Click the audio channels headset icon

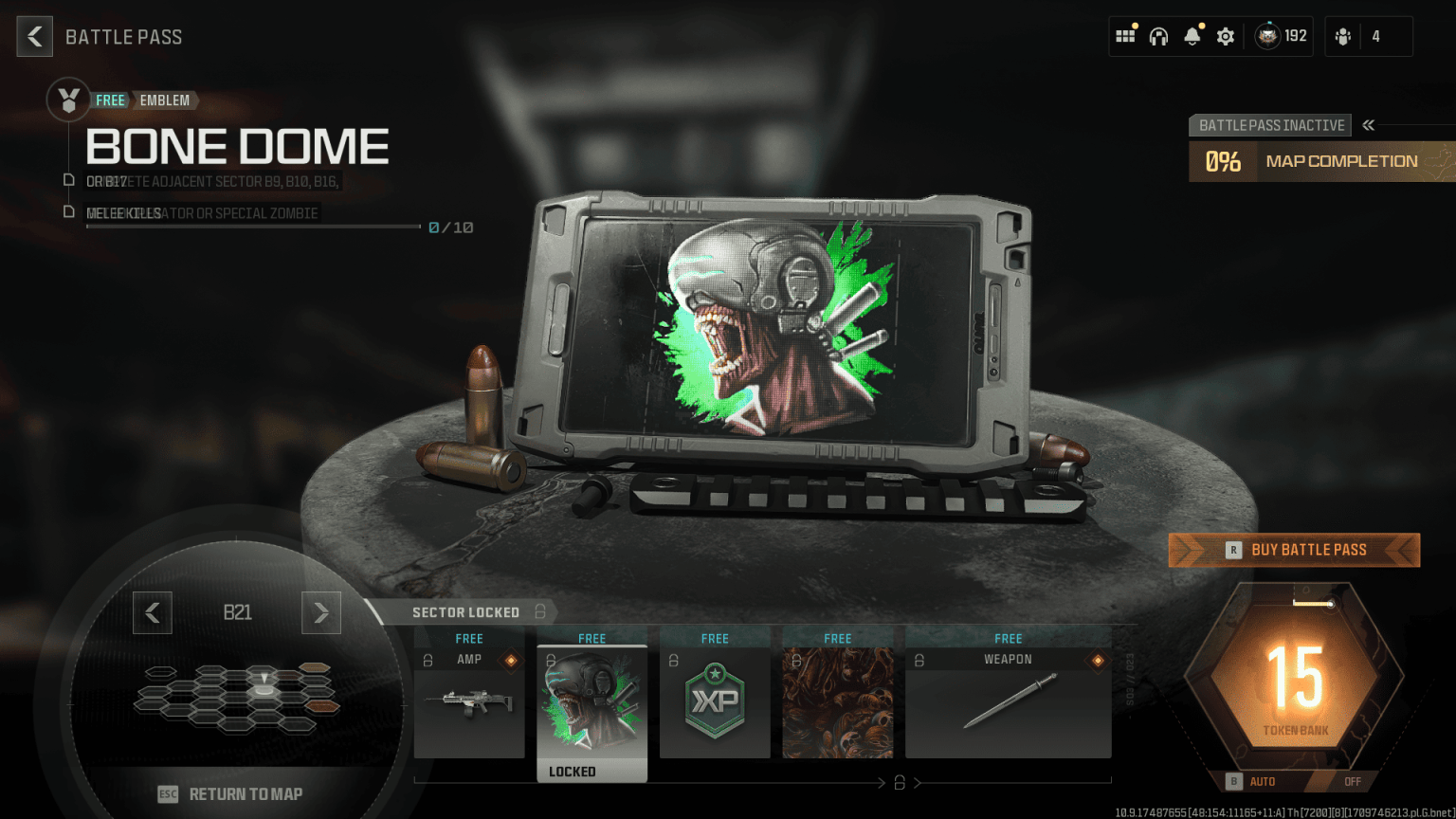[1158, 35]
